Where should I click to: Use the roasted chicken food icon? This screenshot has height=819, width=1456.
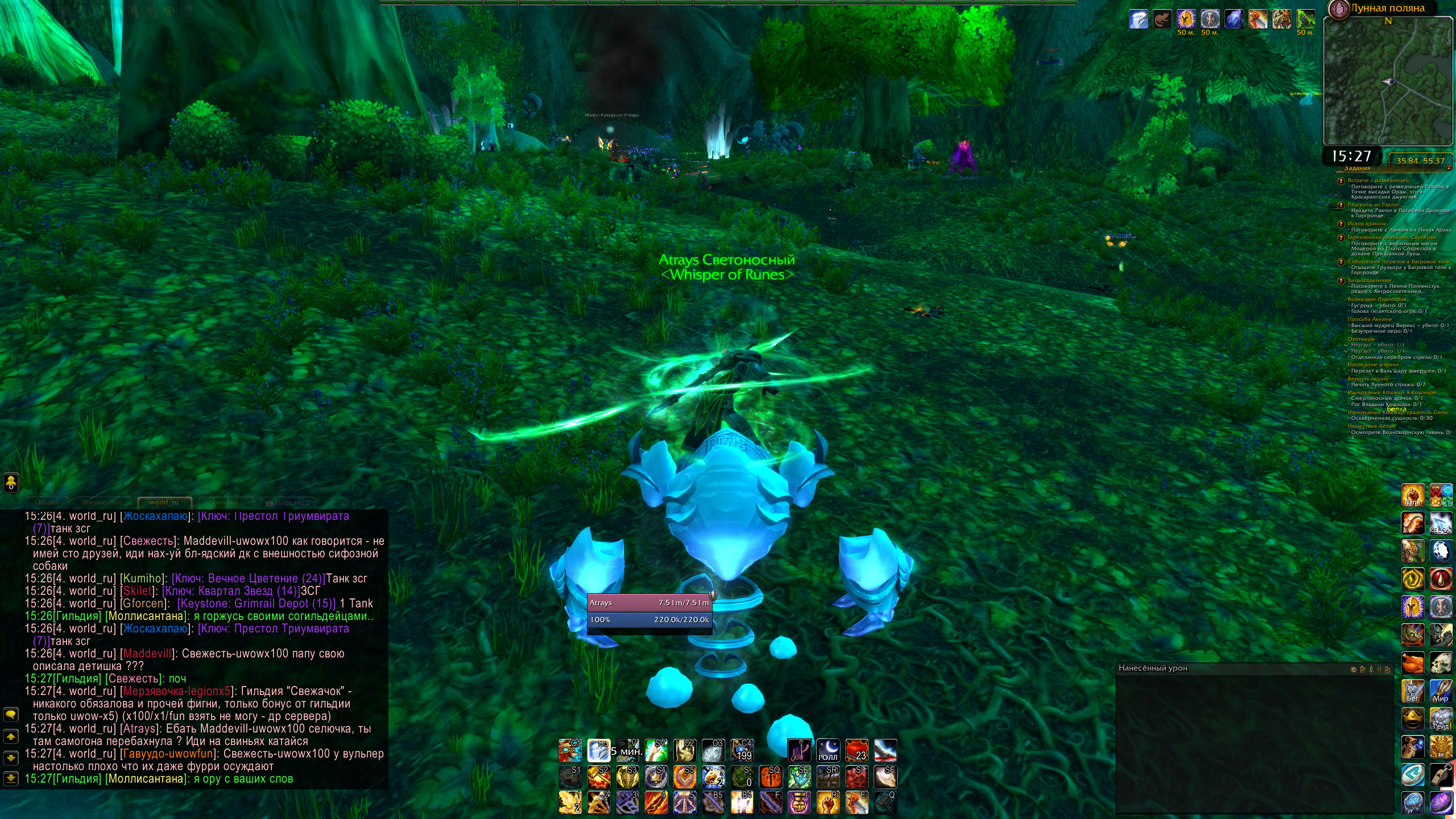click(1413, 663)
